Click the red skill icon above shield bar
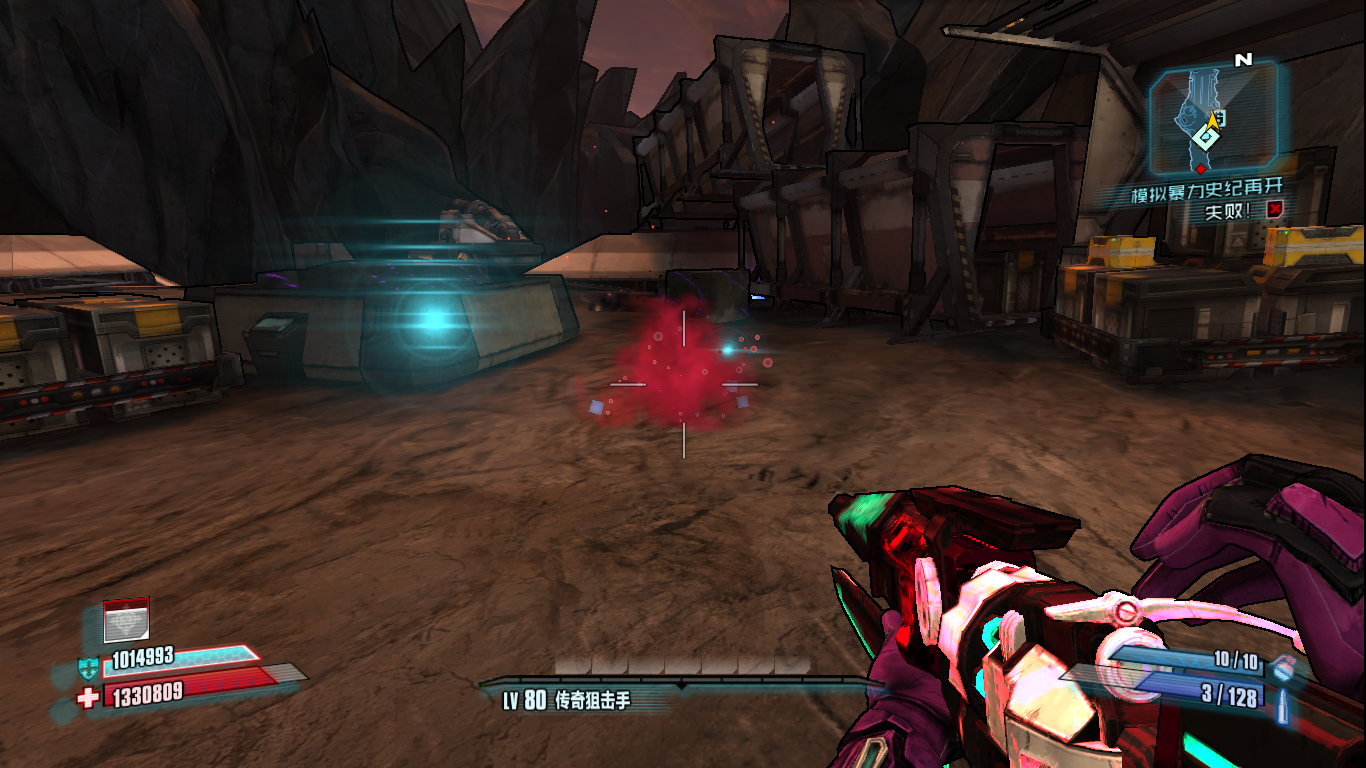 126,620
